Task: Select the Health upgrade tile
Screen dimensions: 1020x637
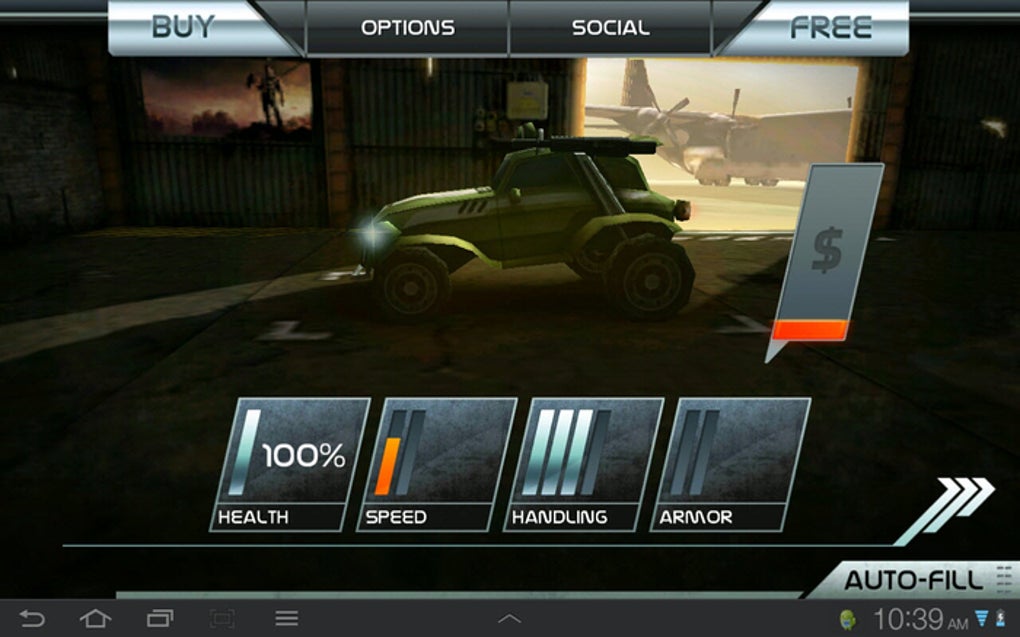Action: 289,463
